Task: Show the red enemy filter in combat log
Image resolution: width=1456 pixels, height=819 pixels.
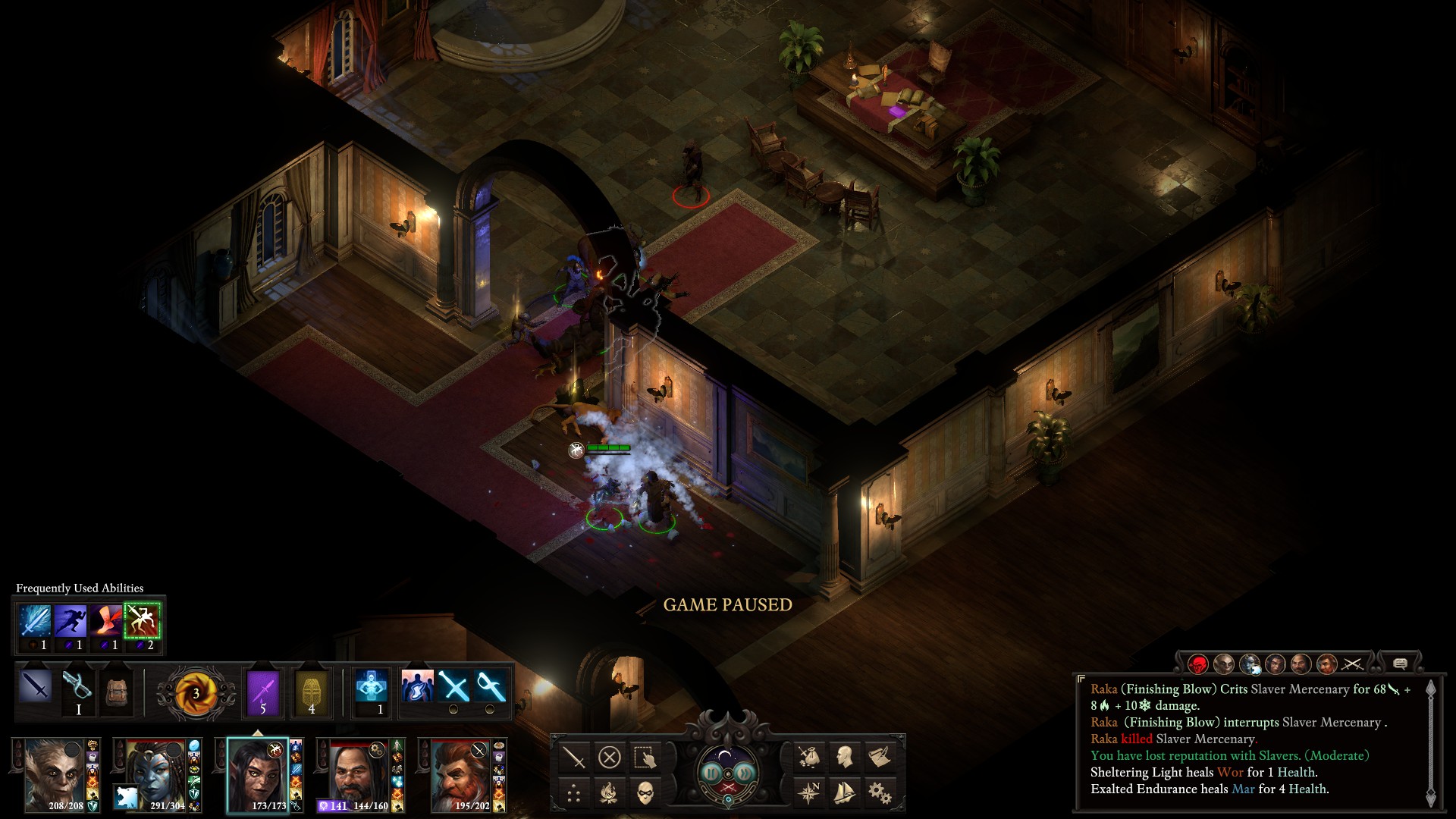Action: pyautogui.click(x=1198, y=664)
